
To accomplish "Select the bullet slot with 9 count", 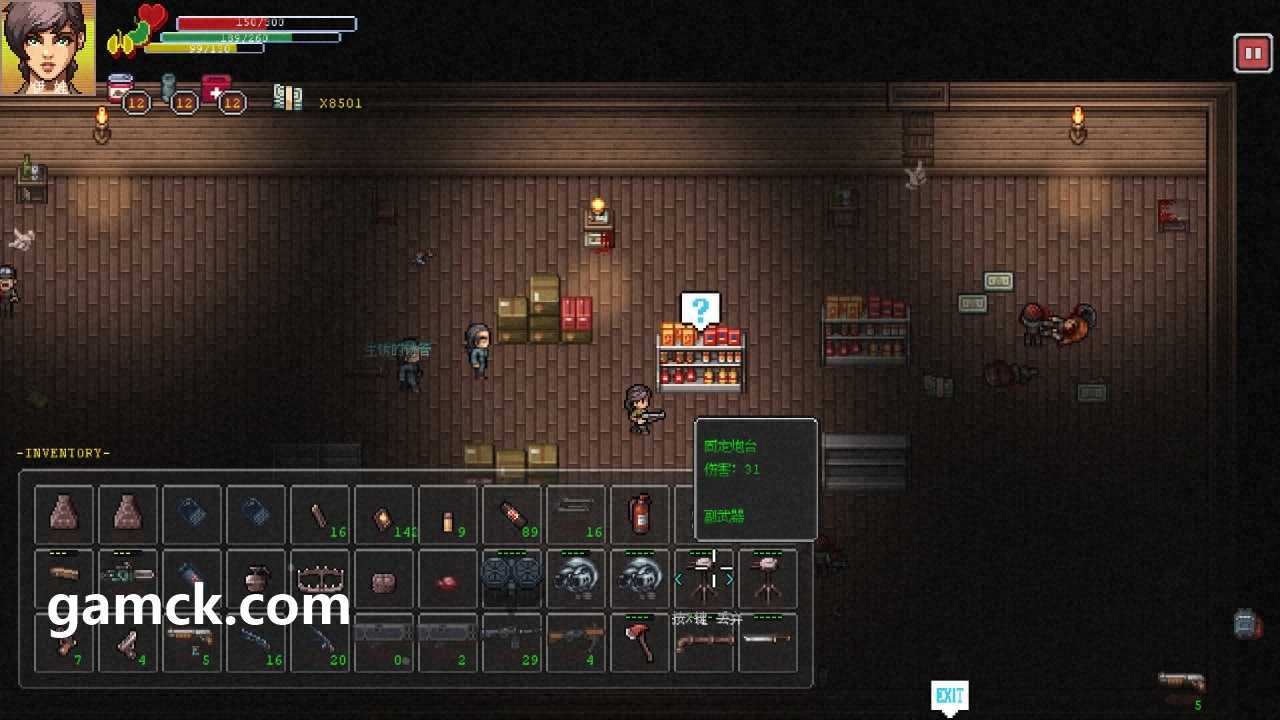I will pos(448,514).
